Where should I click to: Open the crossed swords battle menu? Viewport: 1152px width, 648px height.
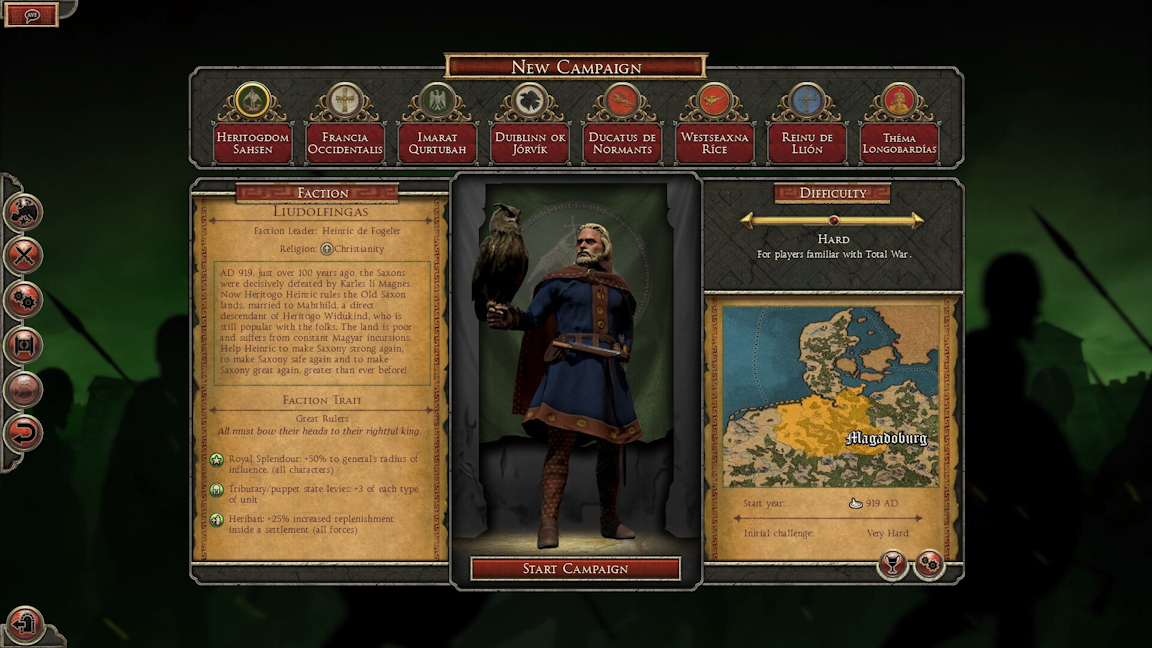coord(23,255)
